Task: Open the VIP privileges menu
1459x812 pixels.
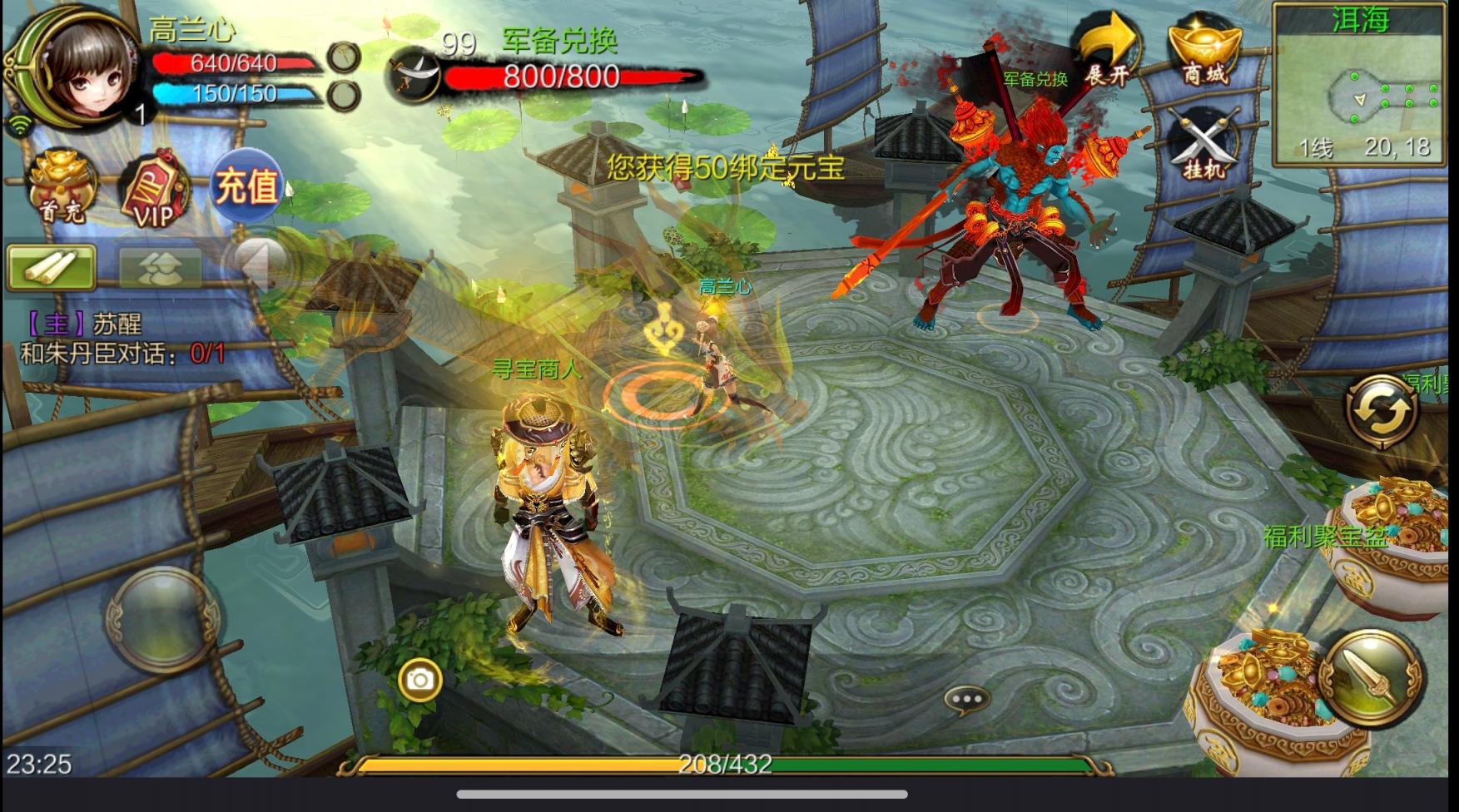Action: point(154,191)
